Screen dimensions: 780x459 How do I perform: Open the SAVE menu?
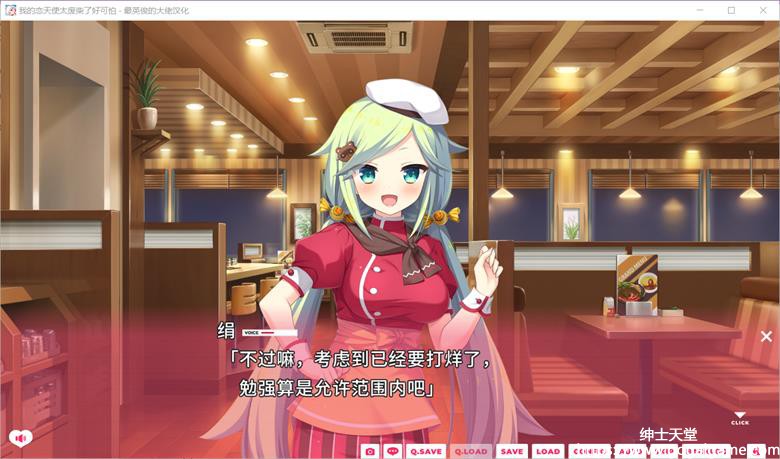coord(511,451)
